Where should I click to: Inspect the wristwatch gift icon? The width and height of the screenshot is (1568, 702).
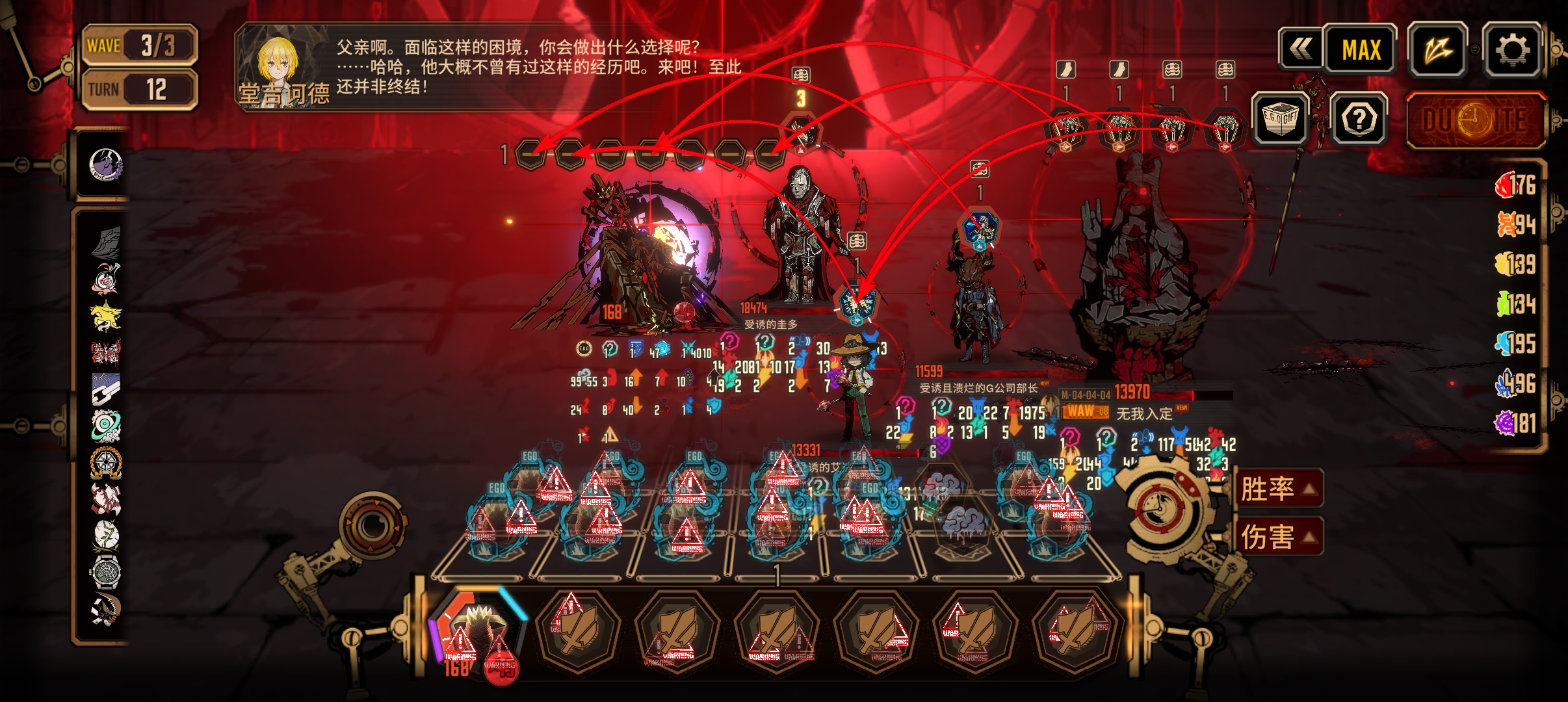click(105, 572)
